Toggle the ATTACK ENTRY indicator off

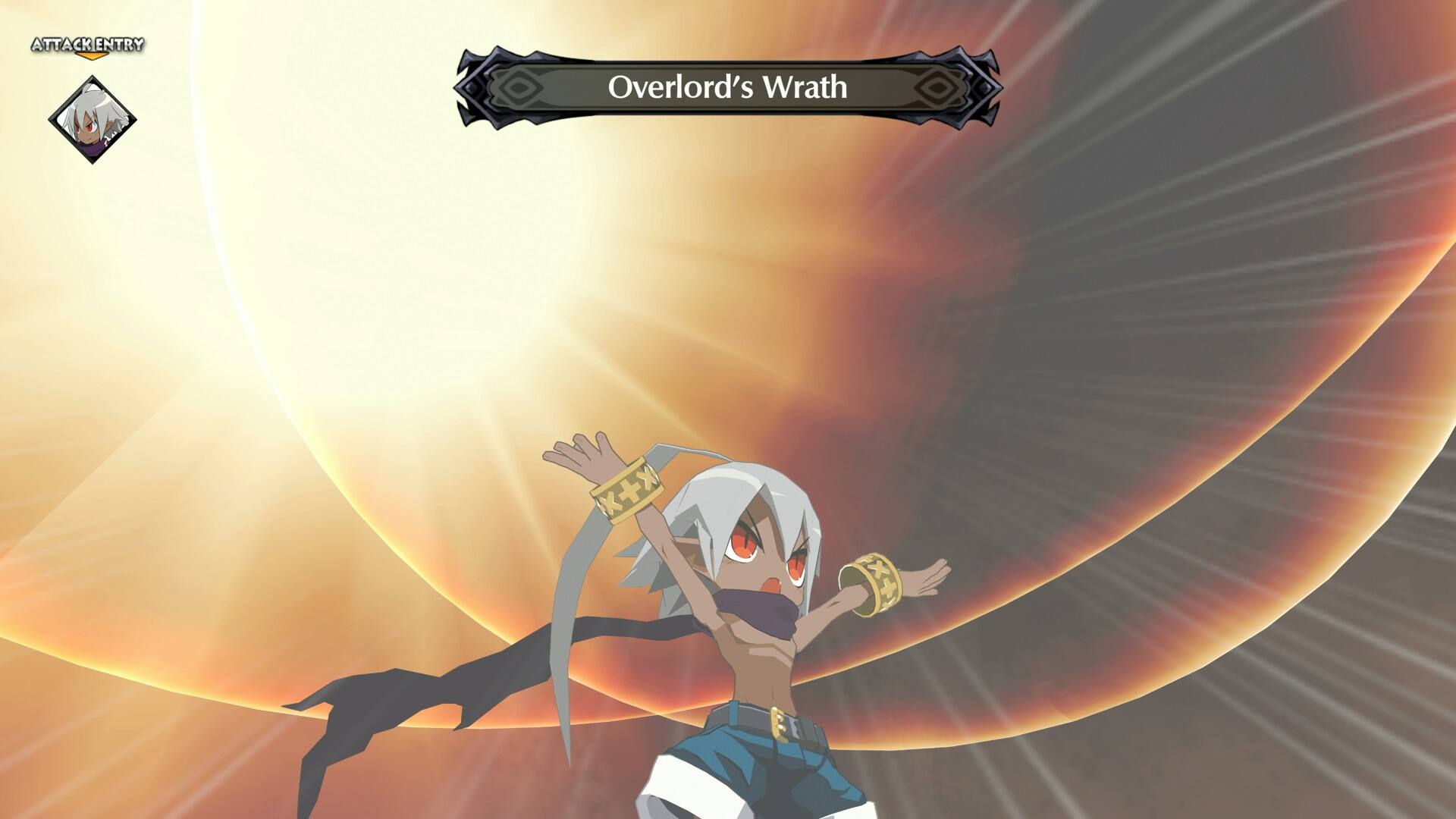pos(87,45)
